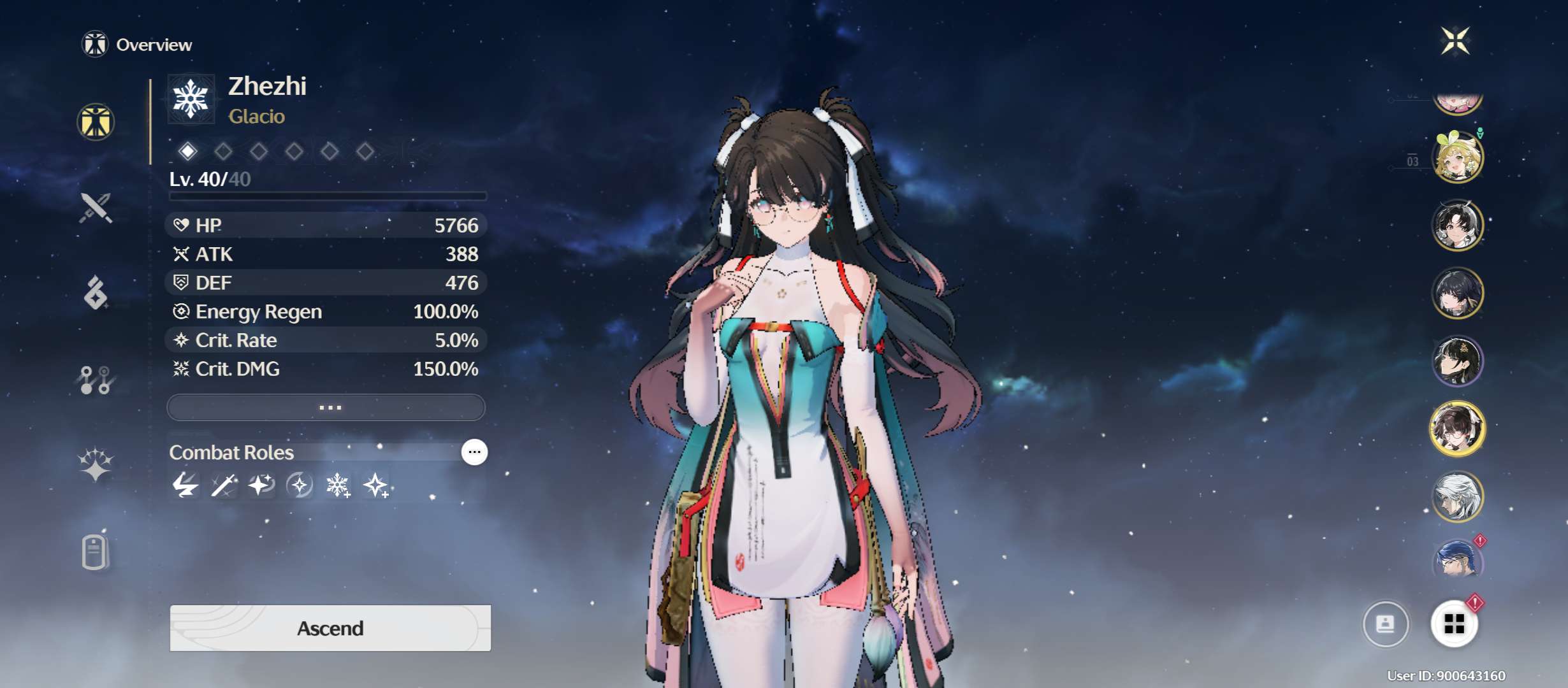Image resolution: width=1568 pixels, height=688 pixels.
Task: Open the Echoes tab with diamond icon
Action: click(x=96, y=293)
